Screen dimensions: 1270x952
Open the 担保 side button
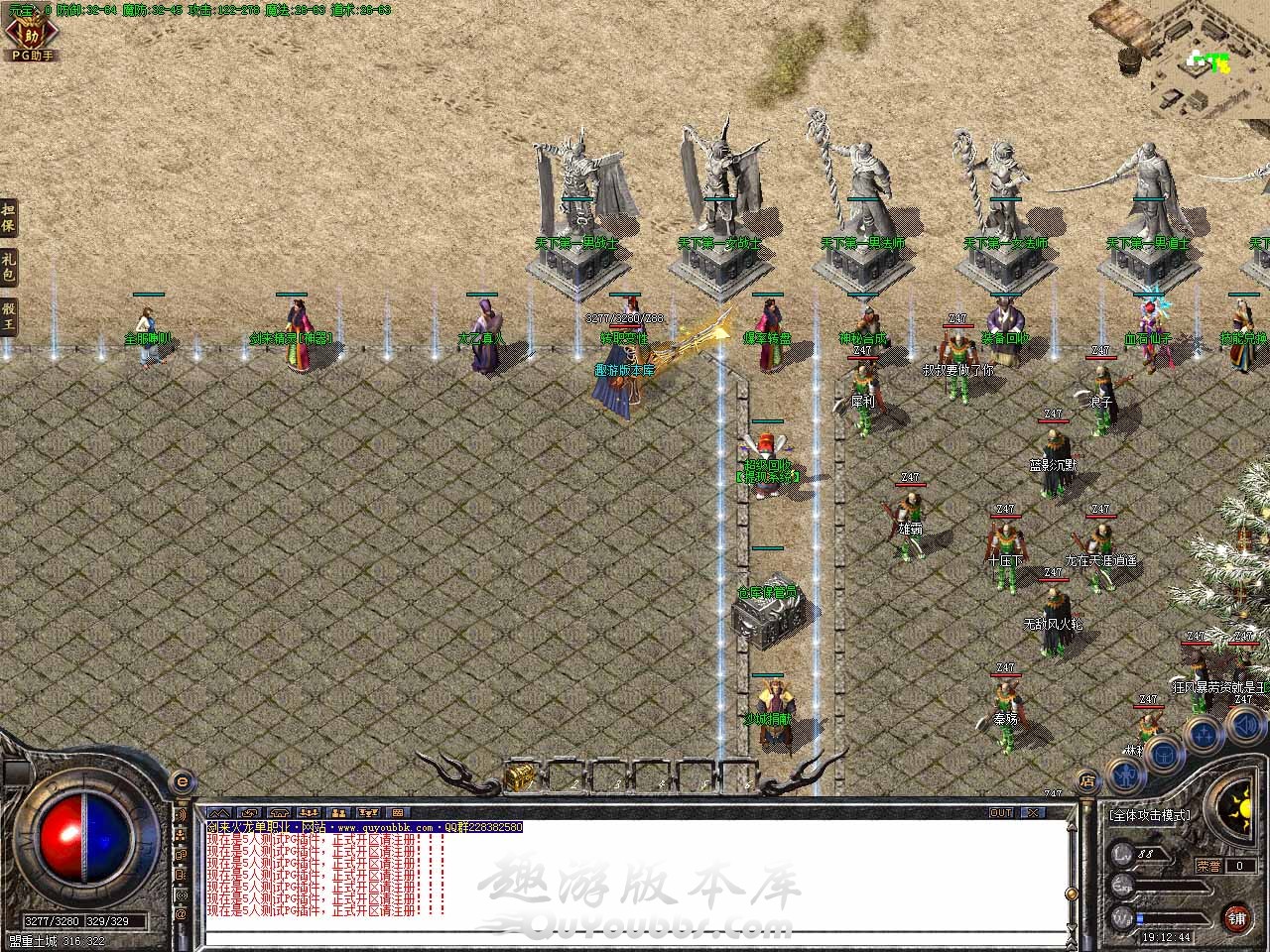(9, 217)
